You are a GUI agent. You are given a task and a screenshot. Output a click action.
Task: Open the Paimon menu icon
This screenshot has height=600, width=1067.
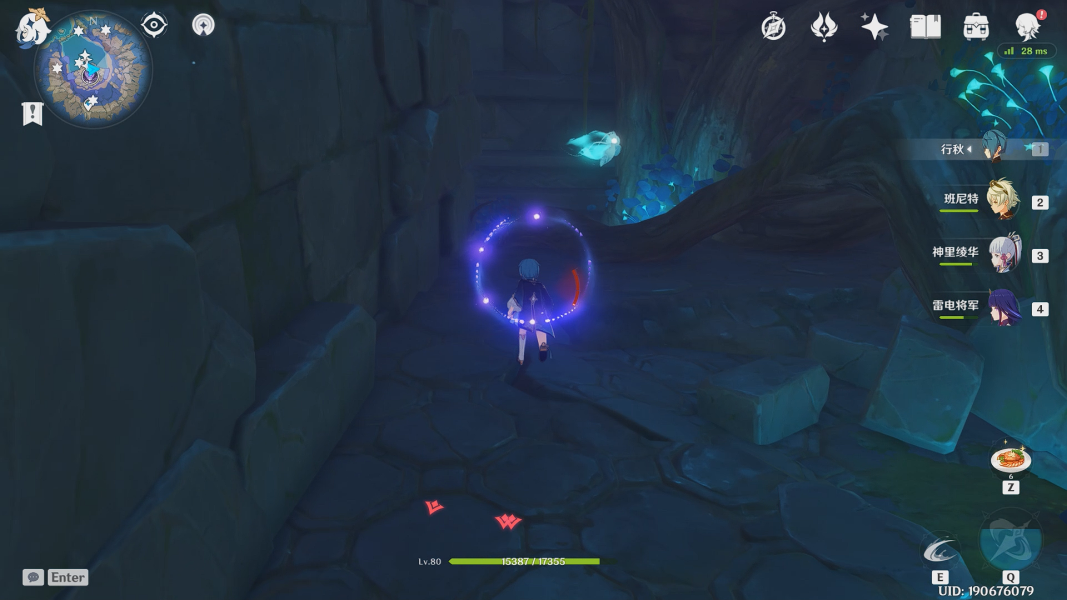point(32,26)
